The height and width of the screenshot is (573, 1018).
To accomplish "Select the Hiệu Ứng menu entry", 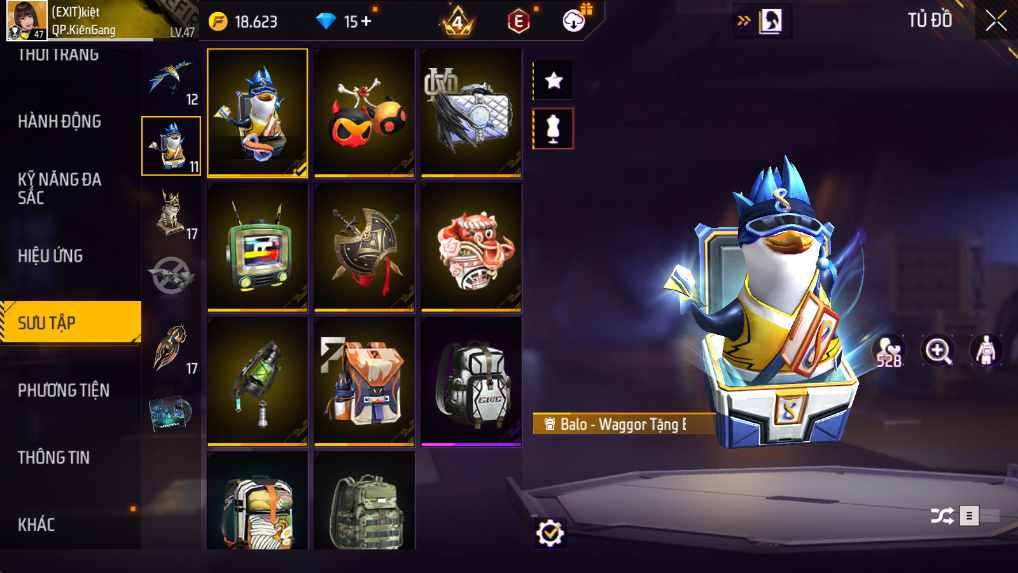I will tap(51, 255).
